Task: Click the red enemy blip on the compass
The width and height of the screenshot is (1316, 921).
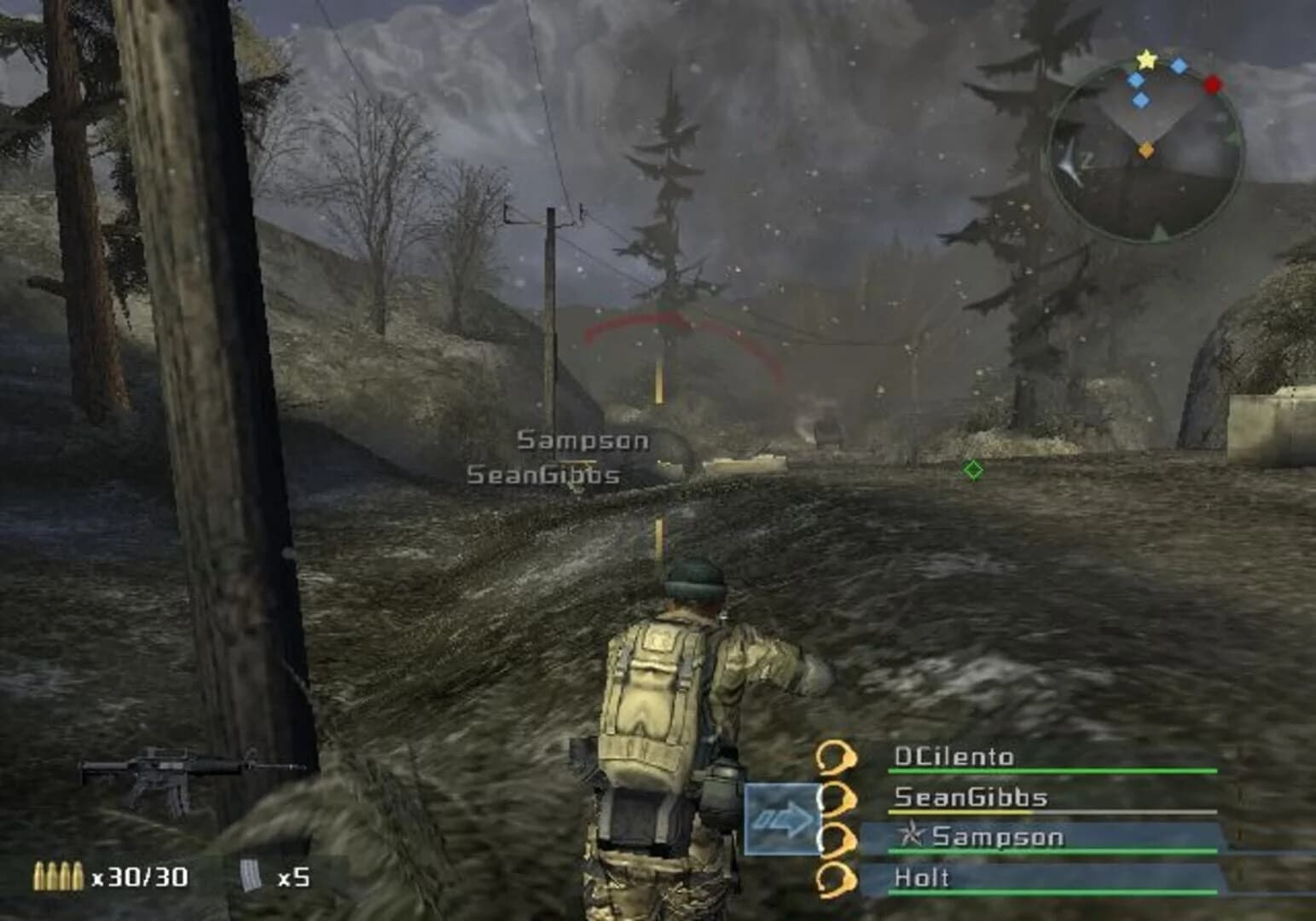Action: tap(1212, 85)
